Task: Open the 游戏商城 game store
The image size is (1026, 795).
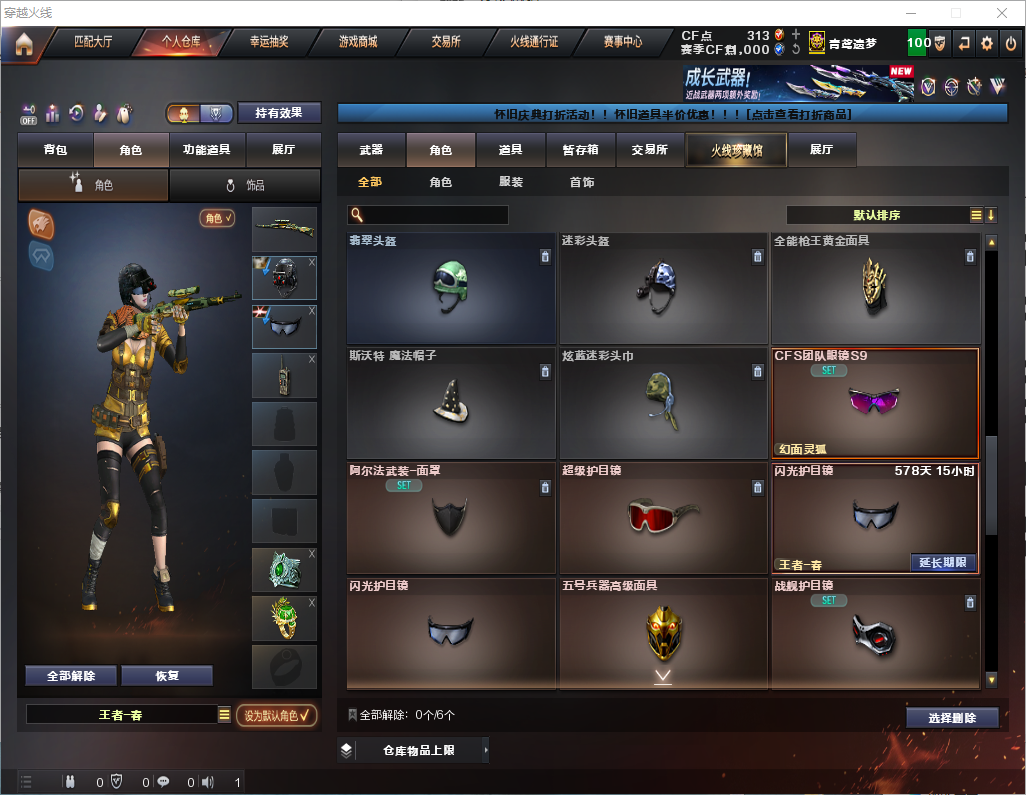Action: 358,42
